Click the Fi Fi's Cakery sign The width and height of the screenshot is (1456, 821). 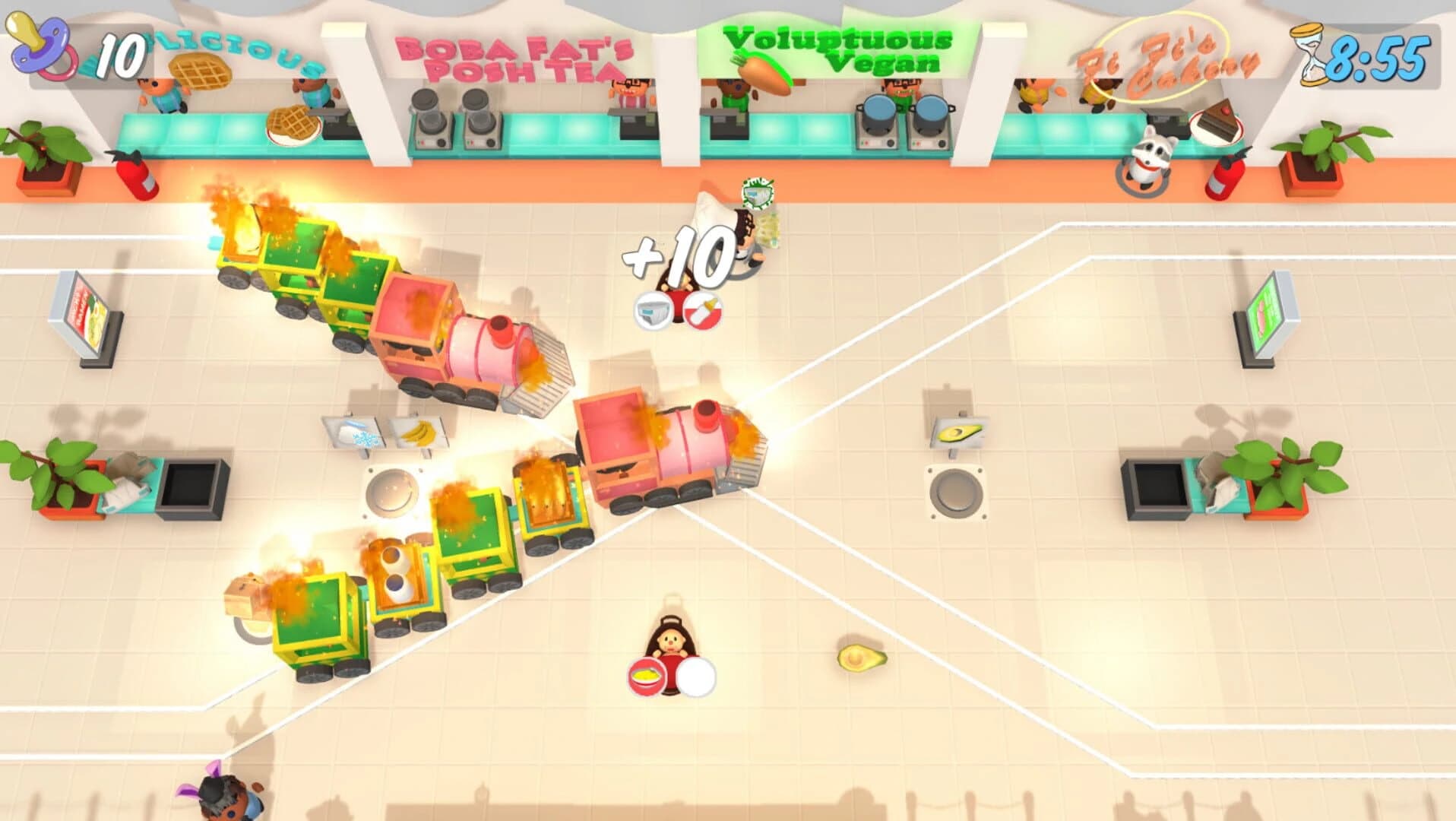[x=1166, y=57]
